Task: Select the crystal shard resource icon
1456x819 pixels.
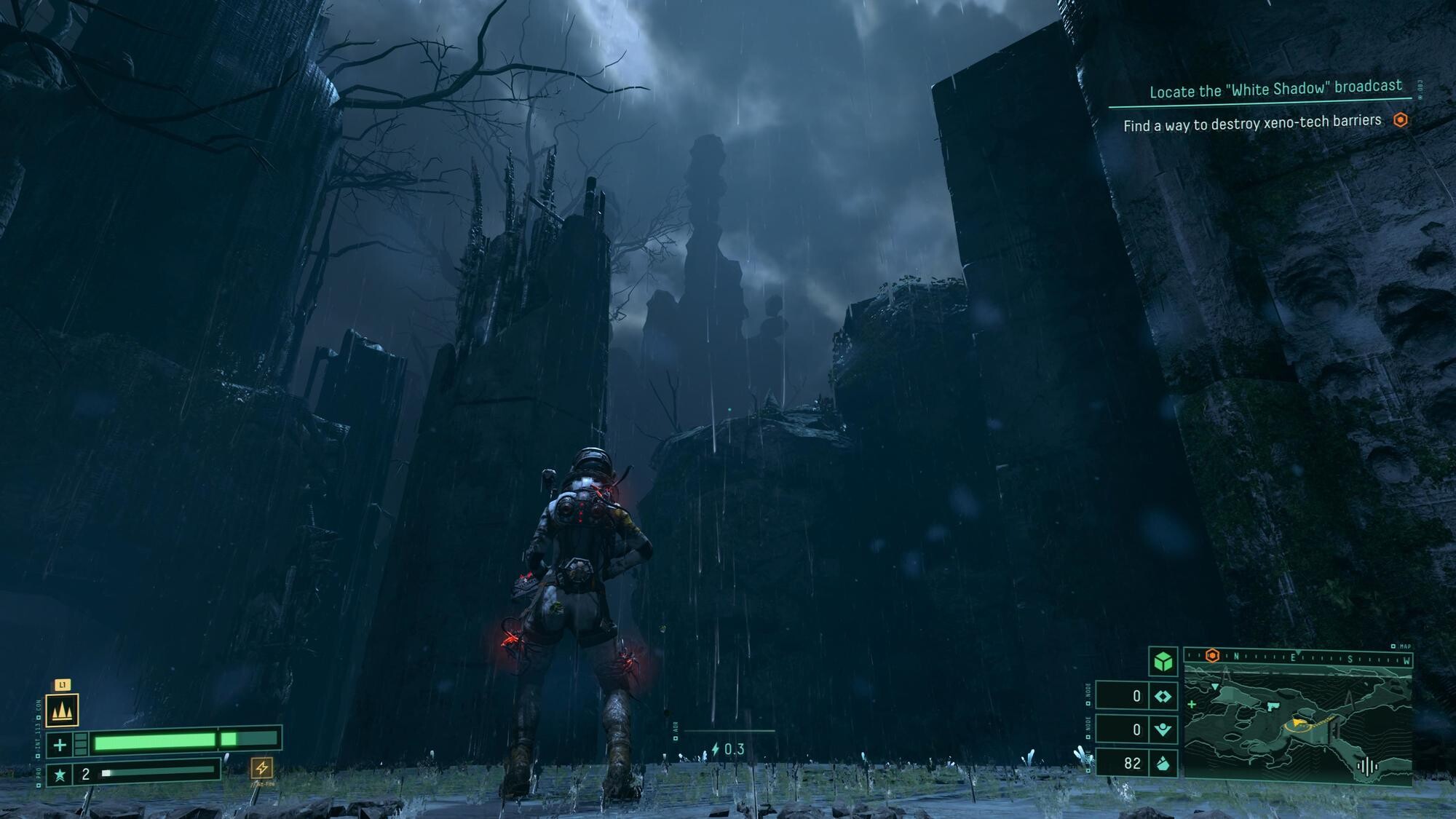Action: (x=1163, y=763)
